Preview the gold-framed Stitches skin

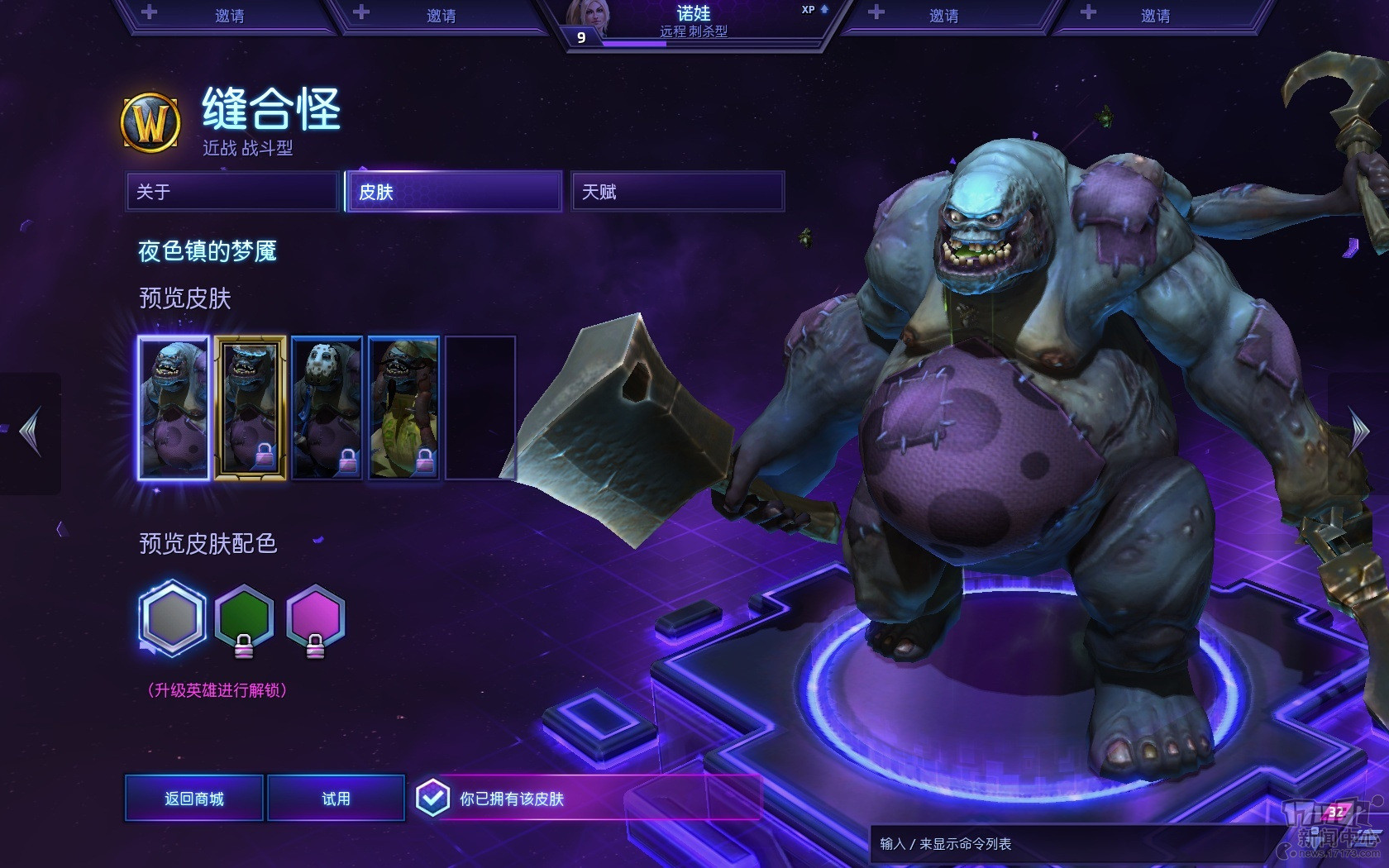click(251, 408)
